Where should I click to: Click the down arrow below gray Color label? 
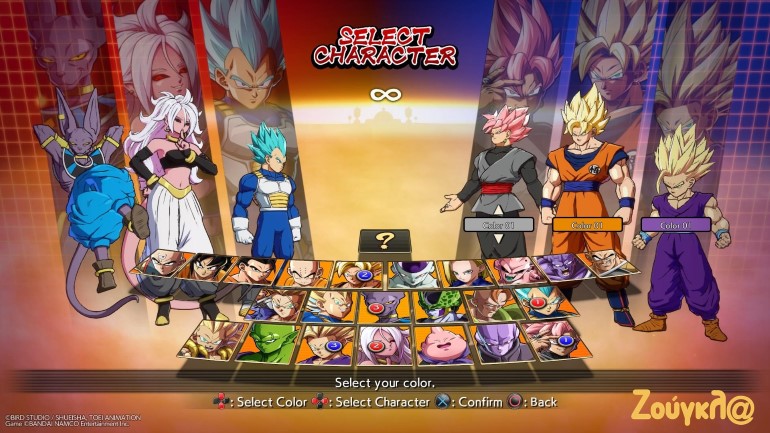[495, 239]
